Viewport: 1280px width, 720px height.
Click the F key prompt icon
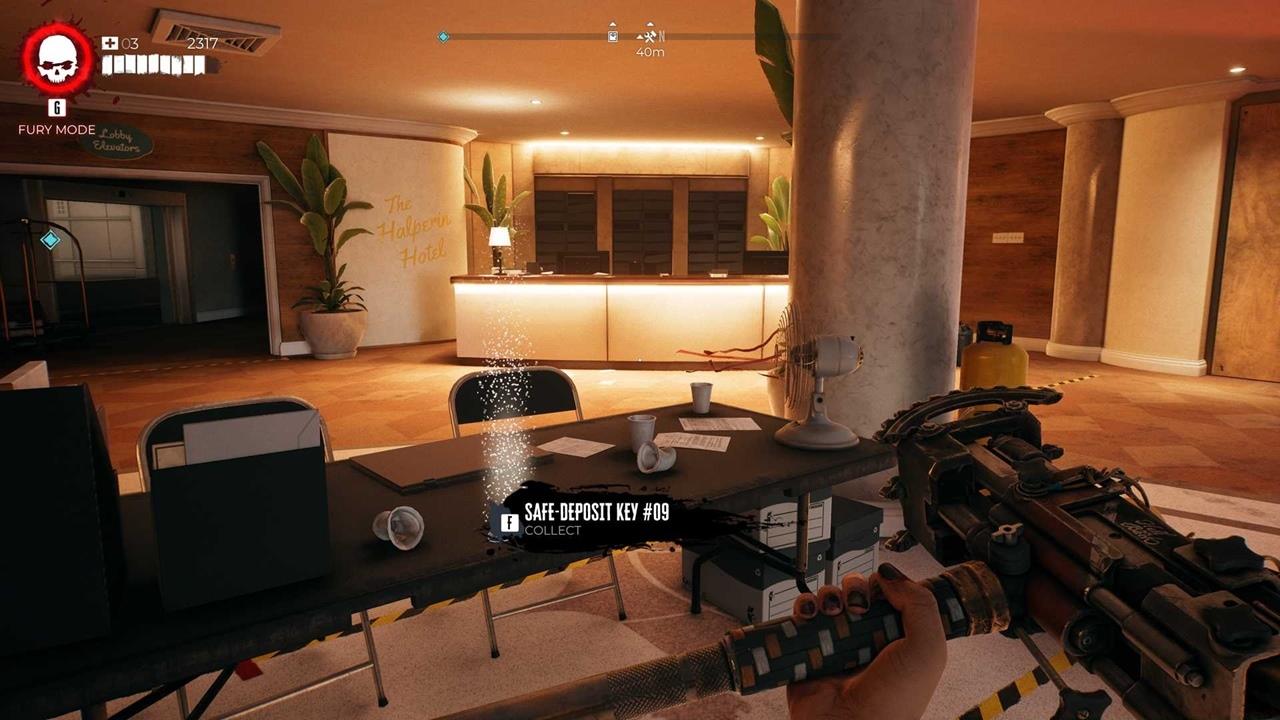pos(510,522)
